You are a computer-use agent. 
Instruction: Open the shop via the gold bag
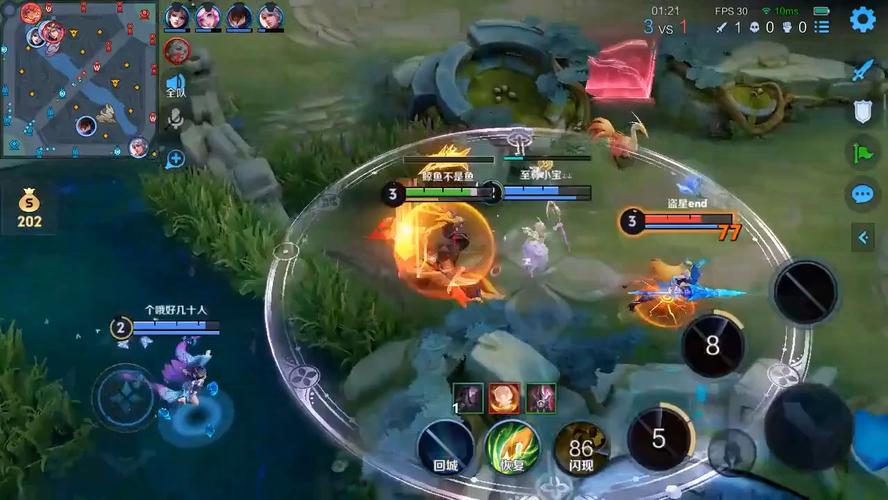tap(30, 210)
